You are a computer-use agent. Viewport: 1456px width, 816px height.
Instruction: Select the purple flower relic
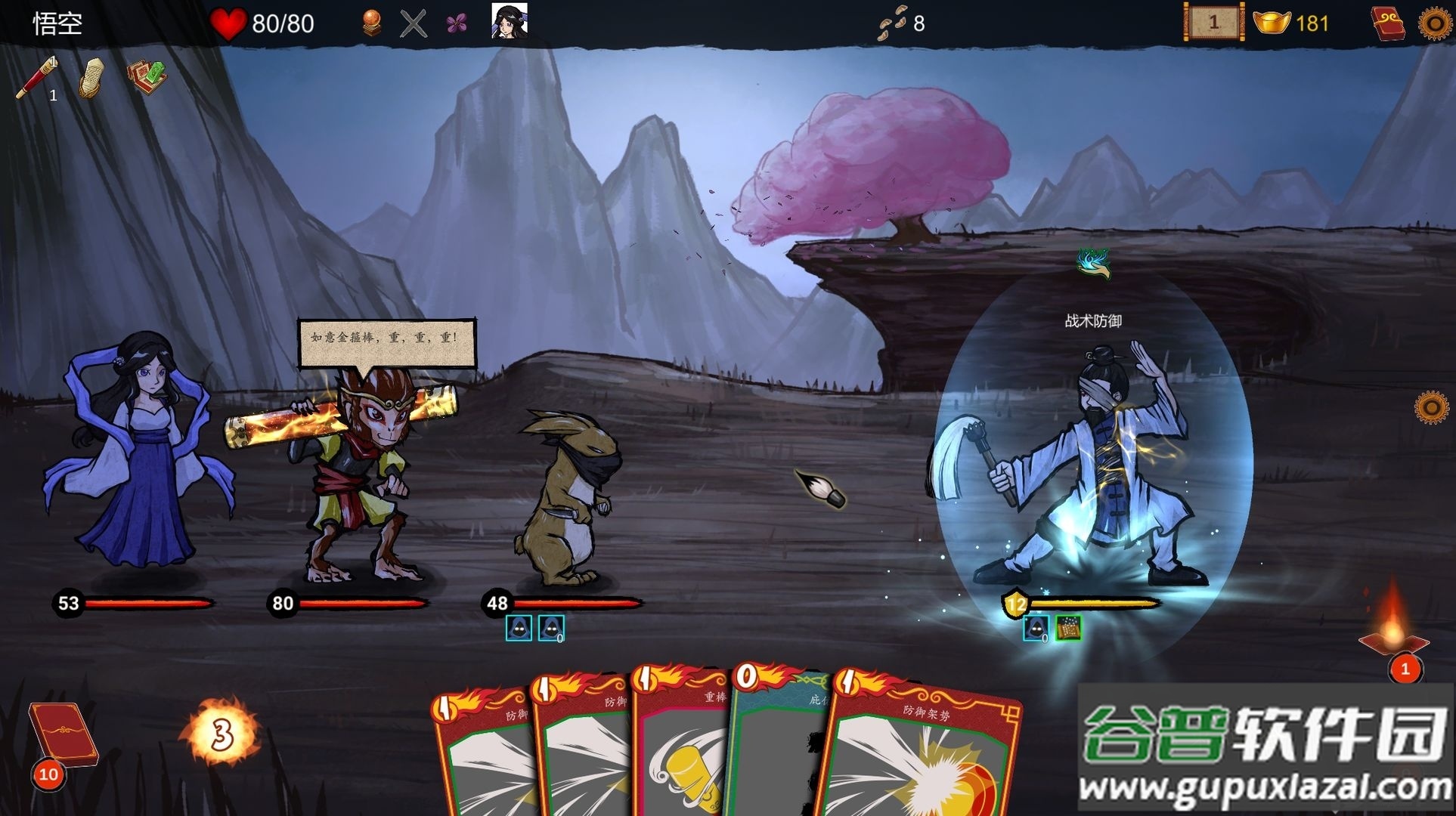456,24
